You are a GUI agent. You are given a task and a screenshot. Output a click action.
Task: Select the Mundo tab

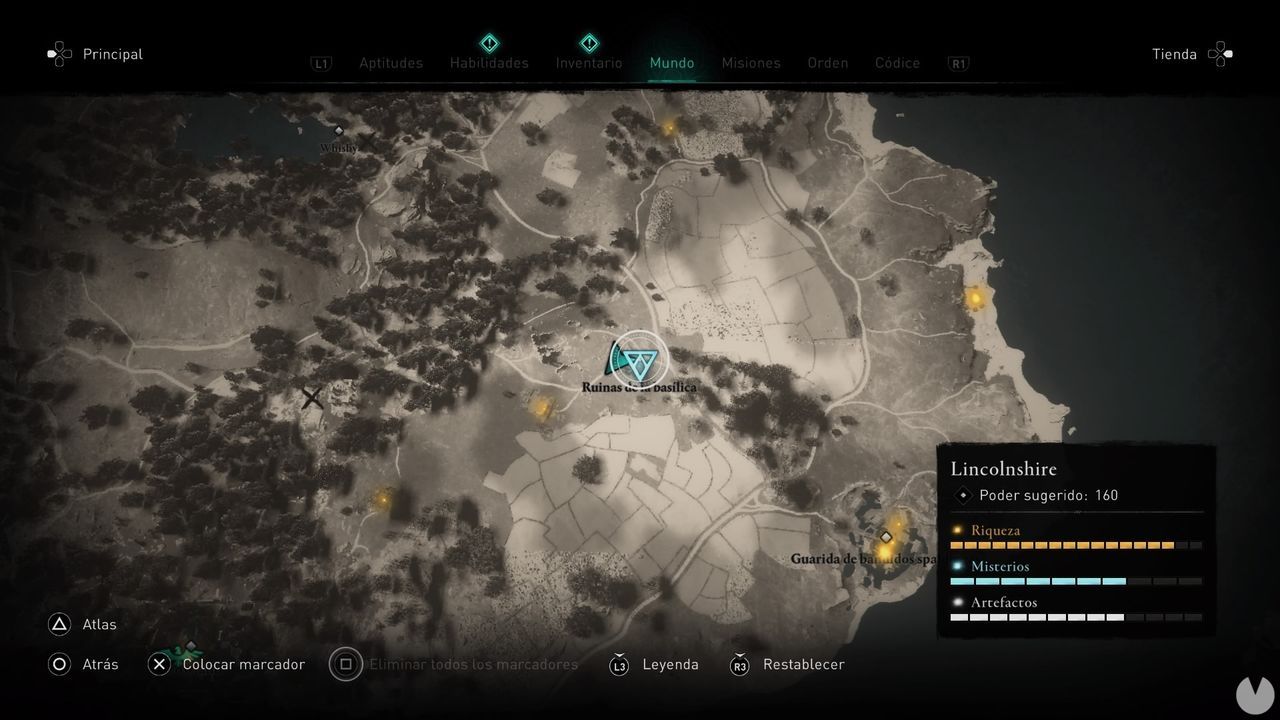click(672, 63)
